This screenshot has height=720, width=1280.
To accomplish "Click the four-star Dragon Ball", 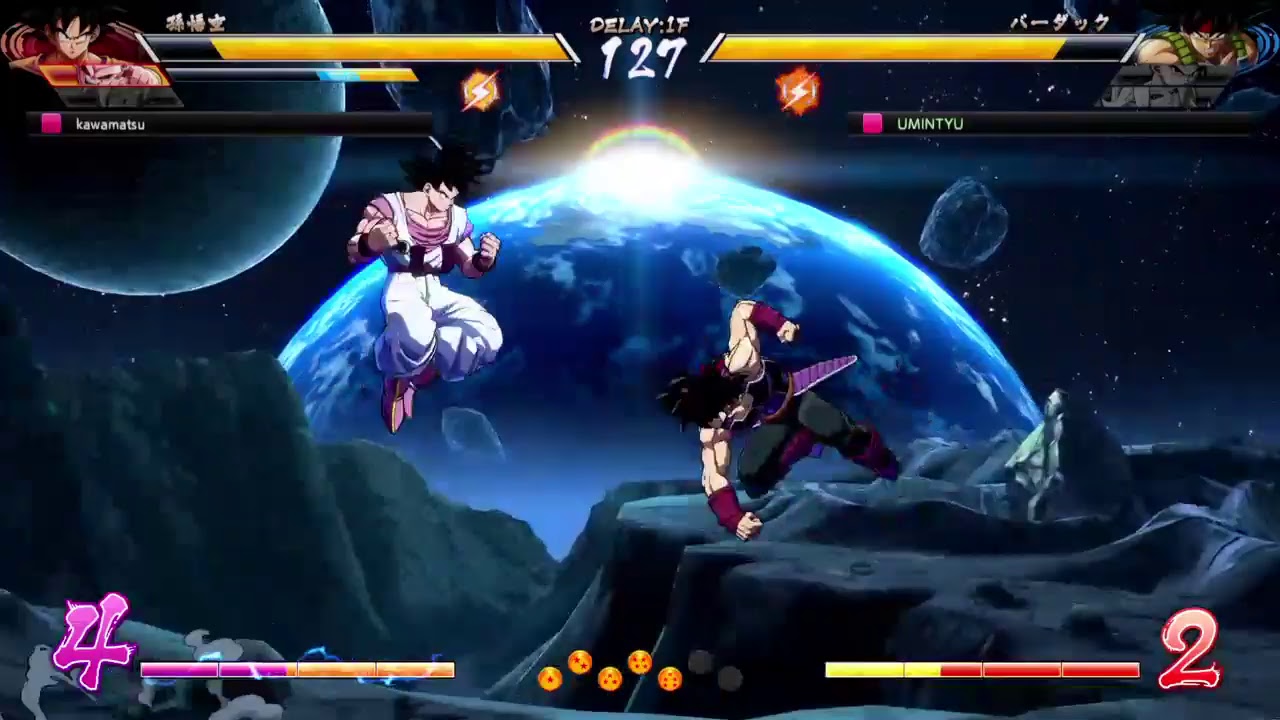I will click(640, 661).
